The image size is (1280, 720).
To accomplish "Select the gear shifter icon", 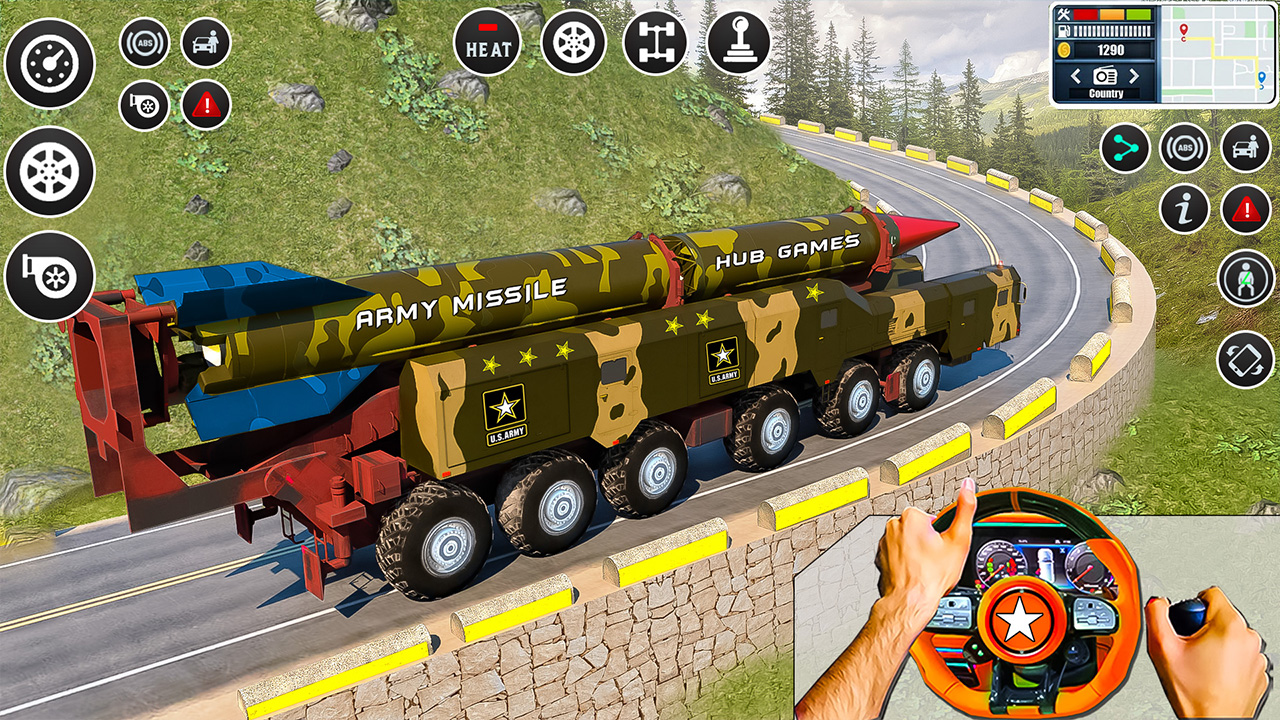I will click(x=742, y=43).
